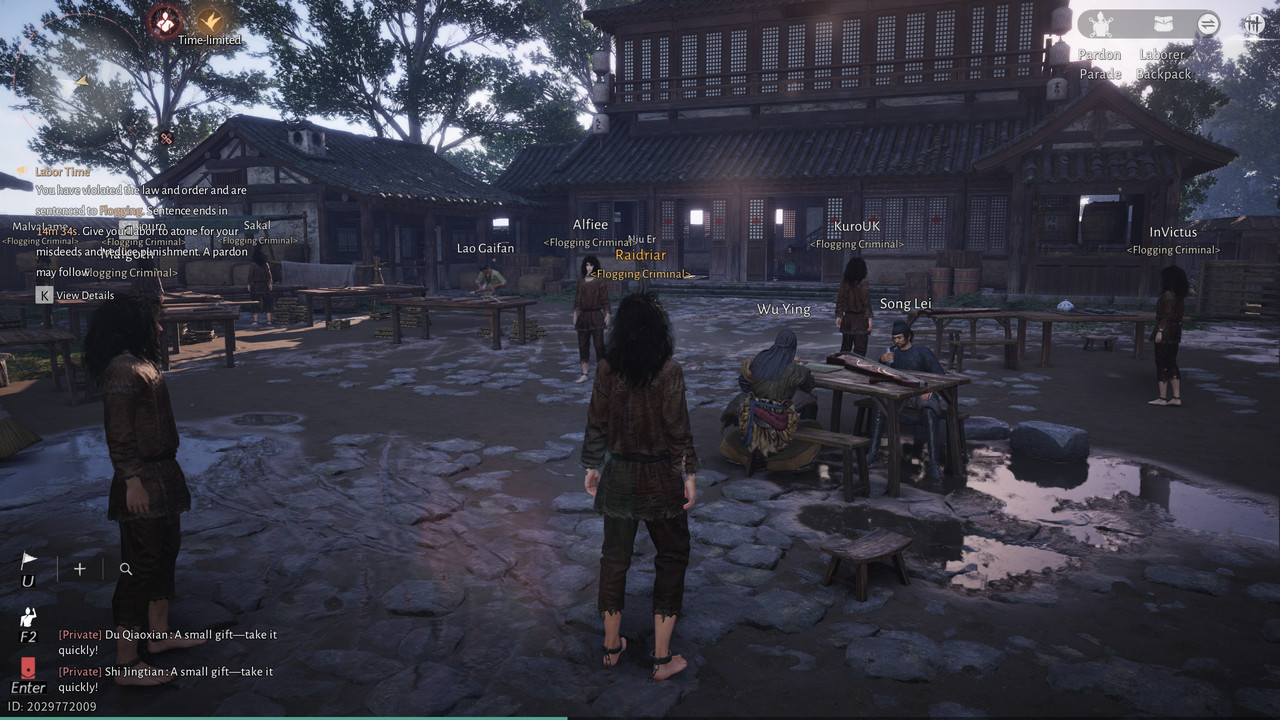Click the white flag icon

point(28,563)
